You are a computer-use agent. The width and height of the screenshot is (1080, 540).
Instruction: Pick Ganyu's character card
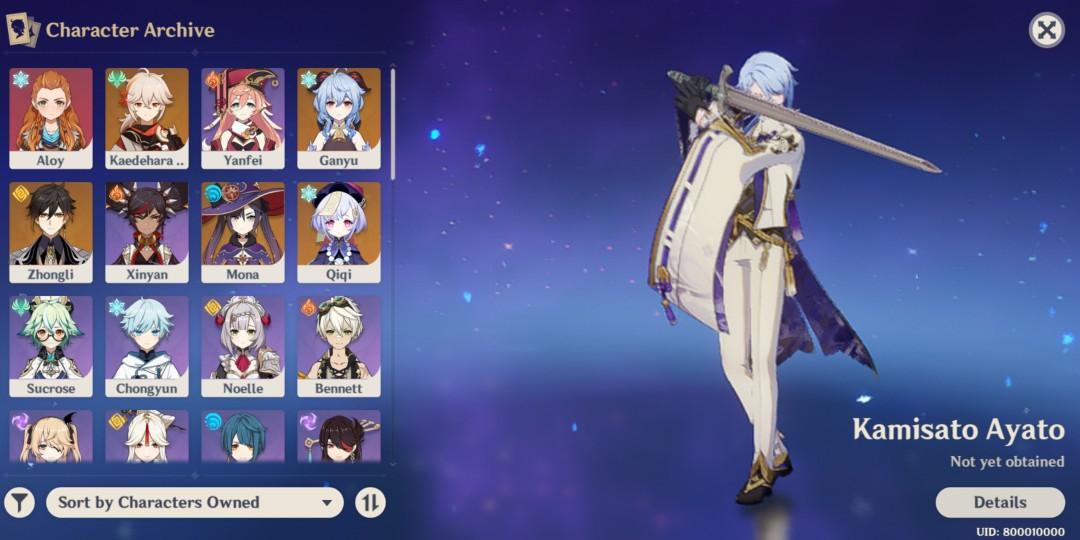[339, 118]
